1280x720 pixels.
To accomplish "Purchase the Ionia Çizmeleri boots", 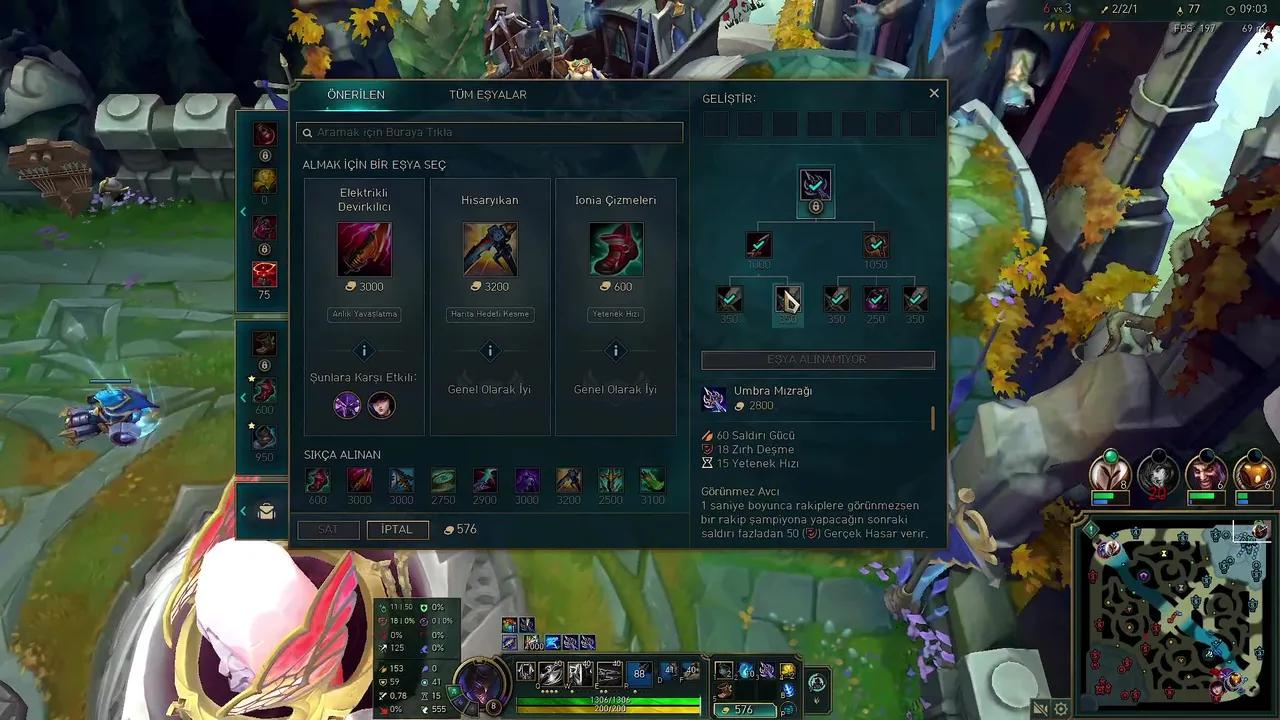I will click(615, 249).
